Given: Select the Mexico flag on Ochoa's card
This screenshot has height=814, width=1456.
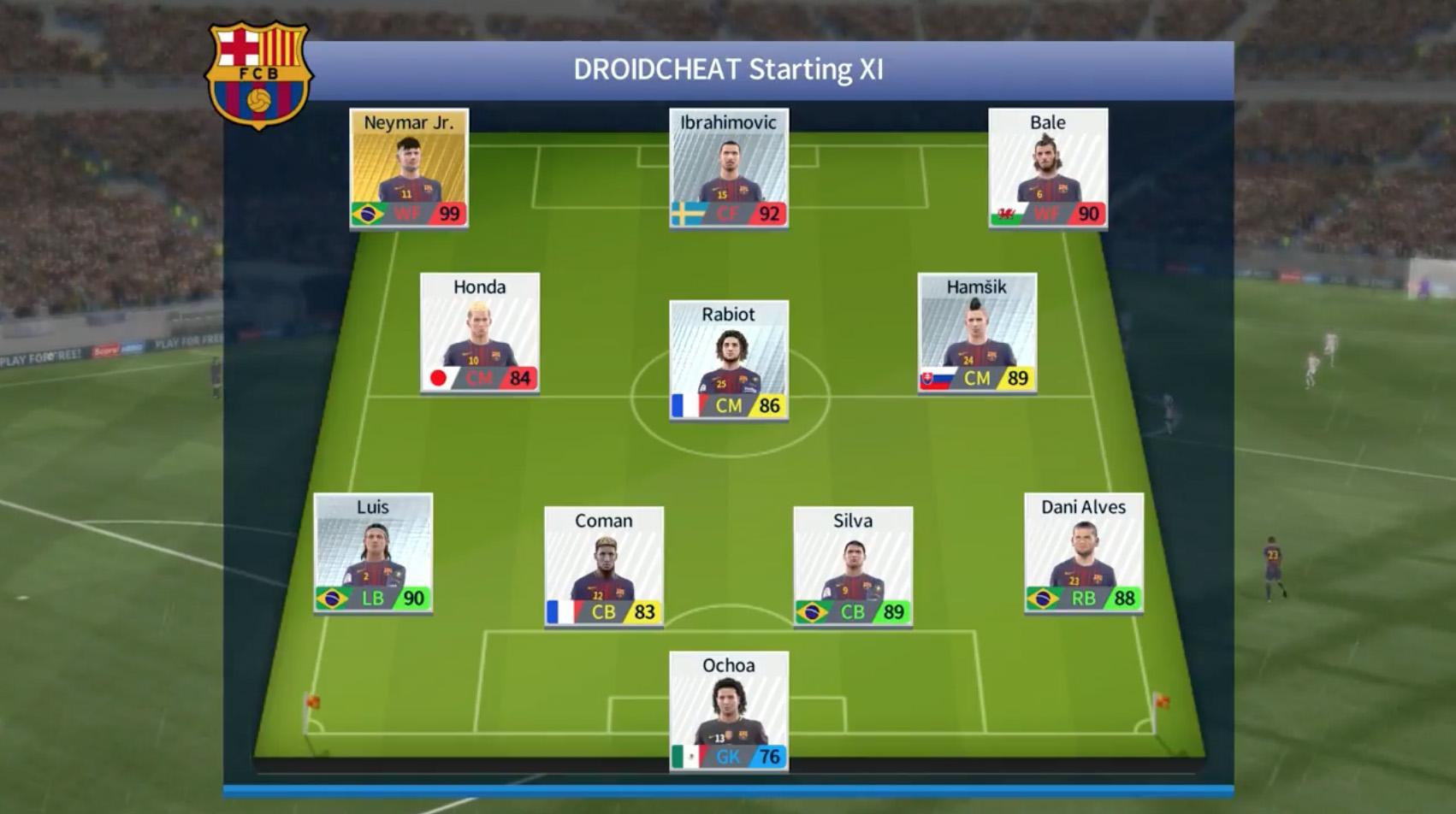Looking at the screenshot, I should 686,757.
